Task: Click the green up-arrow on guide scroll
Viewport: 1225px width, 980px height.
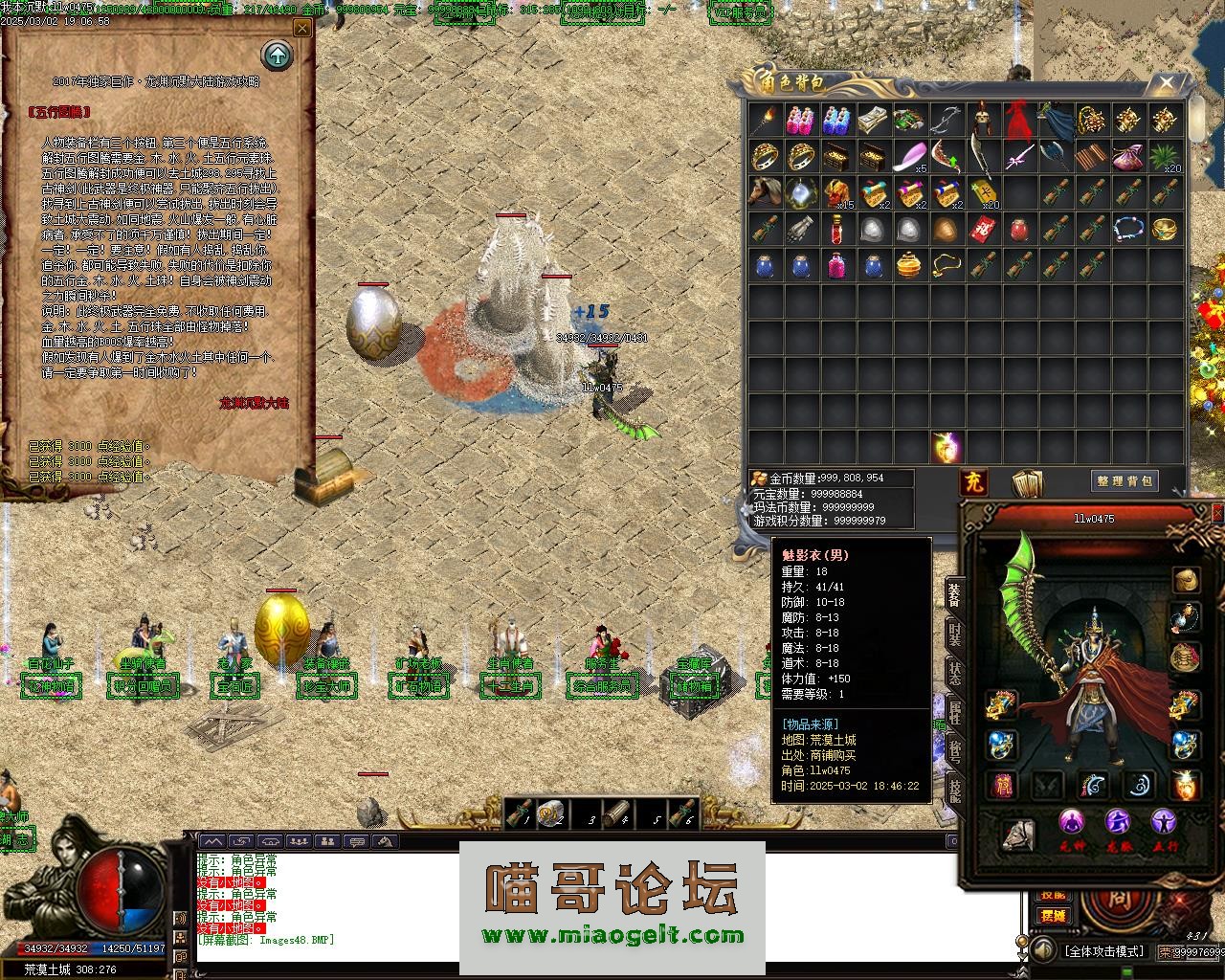Action: pos(278,56)
